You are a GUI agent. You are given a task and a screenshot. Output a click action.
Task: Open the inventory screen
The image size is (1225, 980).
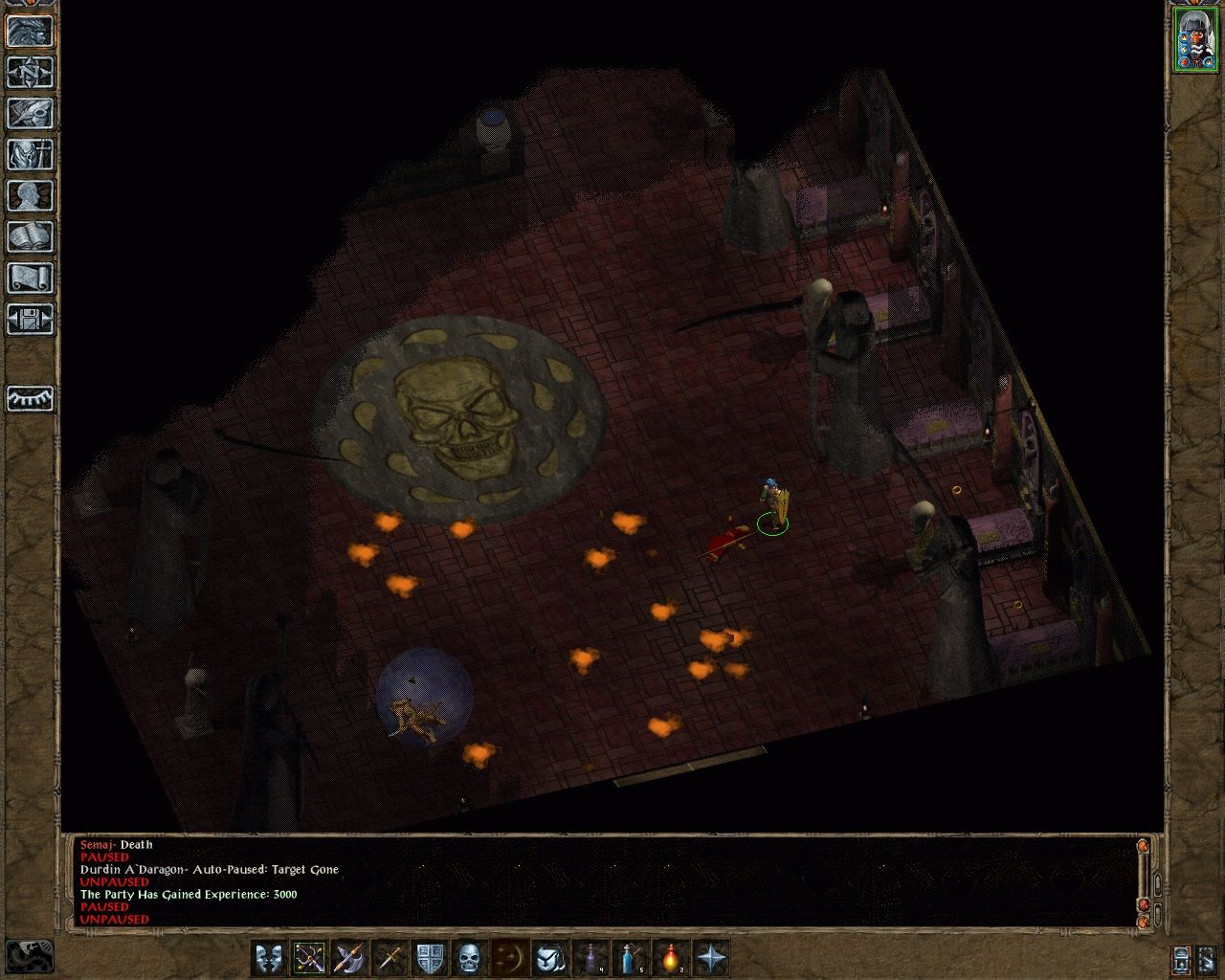tap(30, 155)
